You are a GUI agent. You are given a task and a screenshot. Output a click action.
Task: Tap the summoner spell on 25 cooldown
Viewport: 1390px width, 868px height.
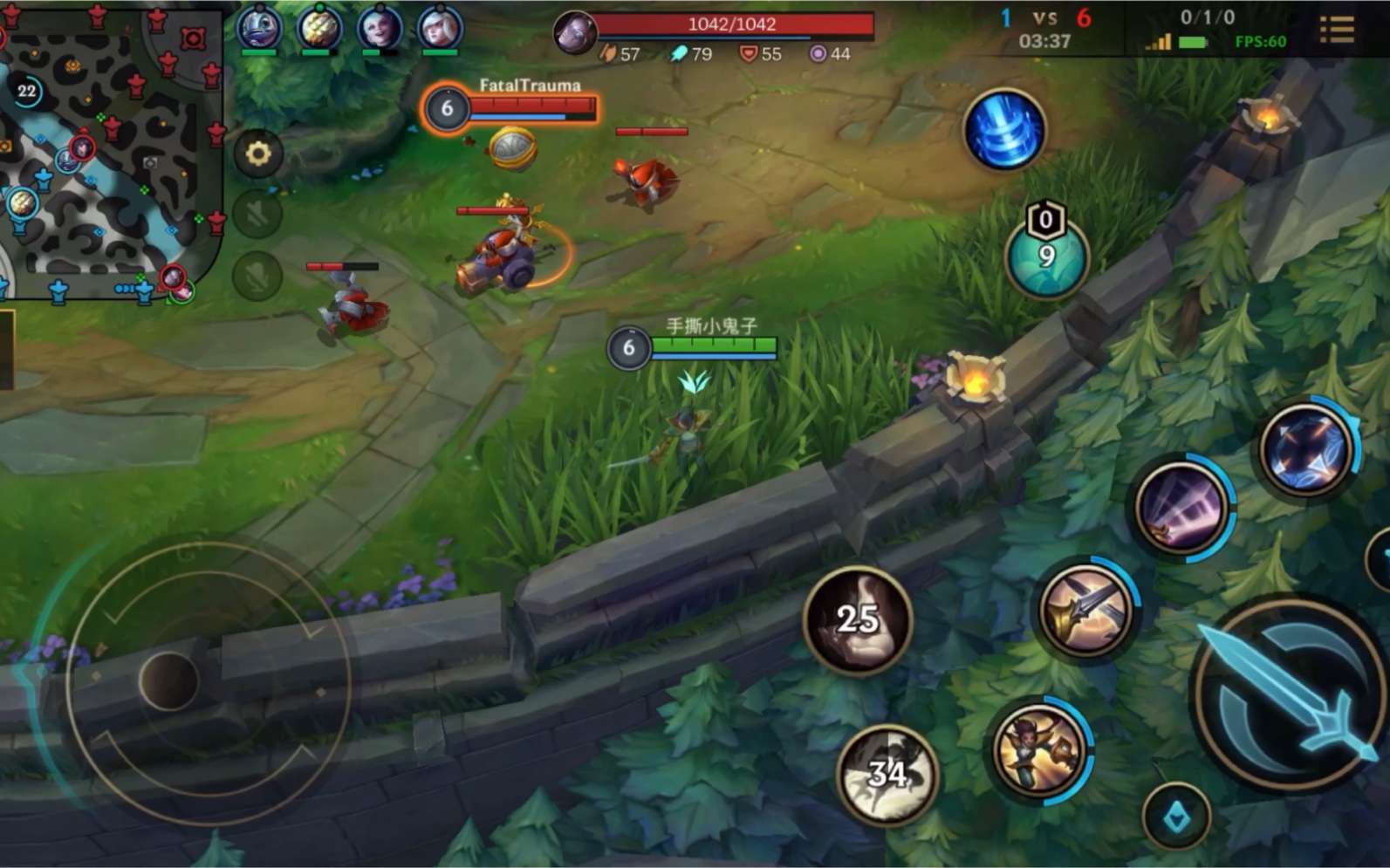pos(858,619)
